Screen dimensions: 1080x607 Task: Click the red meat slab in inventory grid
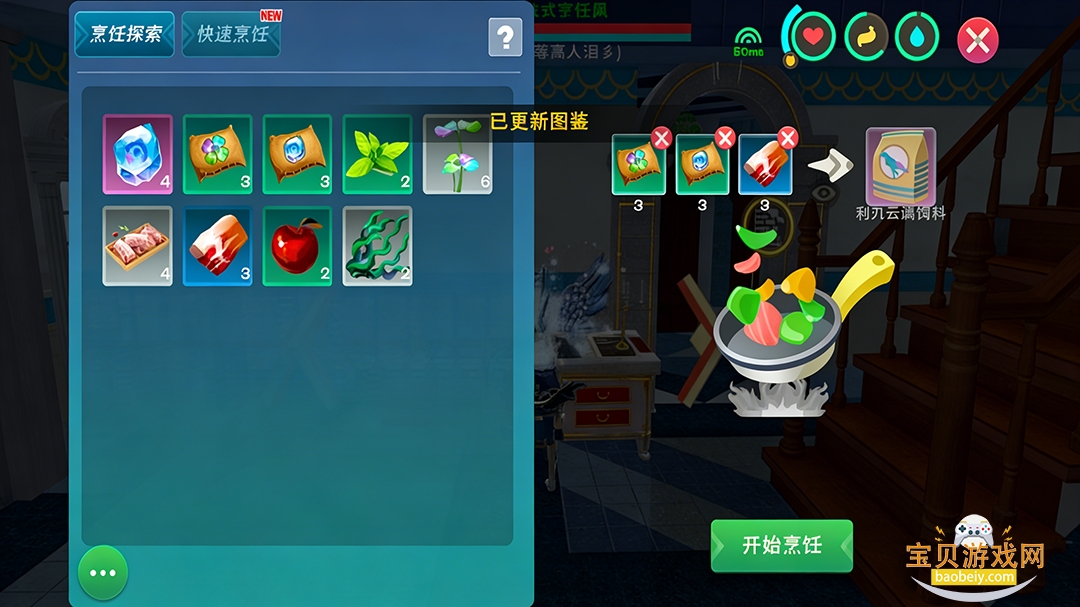pyautogui.click(x=218, y=246)
